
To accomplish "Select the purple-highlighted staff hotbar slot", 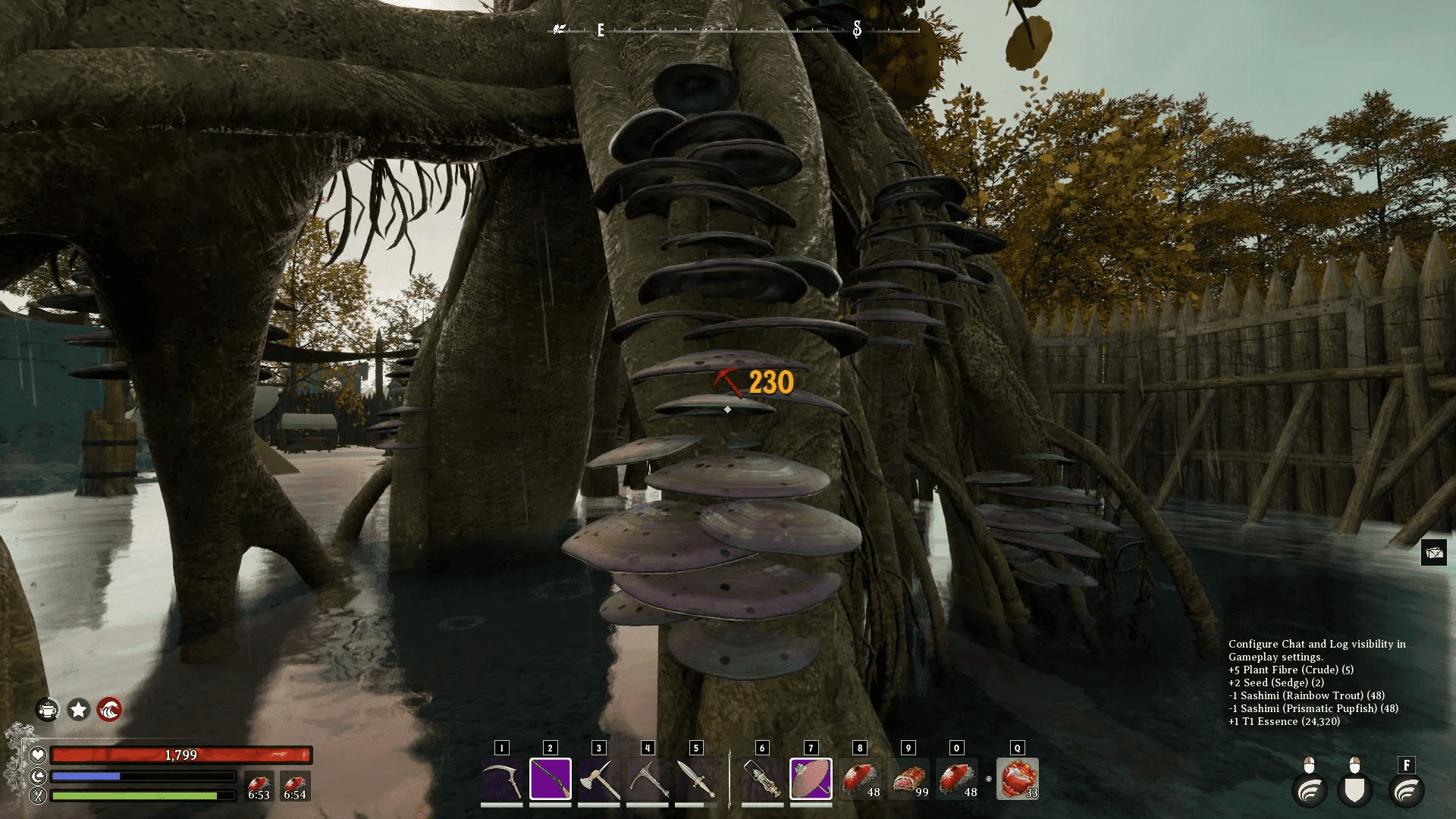I will (x=551, y=779).
